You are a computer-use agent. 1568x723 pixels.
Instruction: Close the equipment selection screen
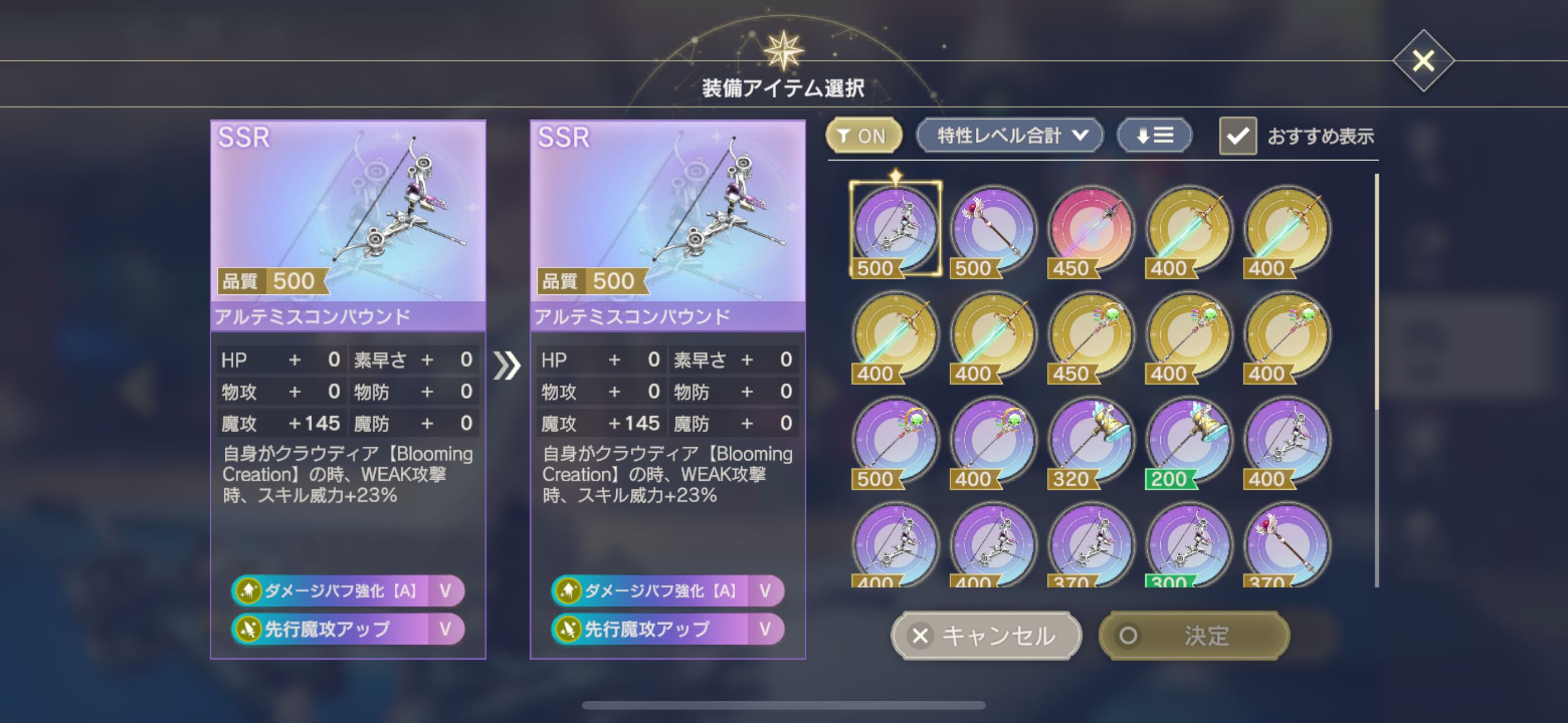pyautogui.click(x=1423, y=61)
